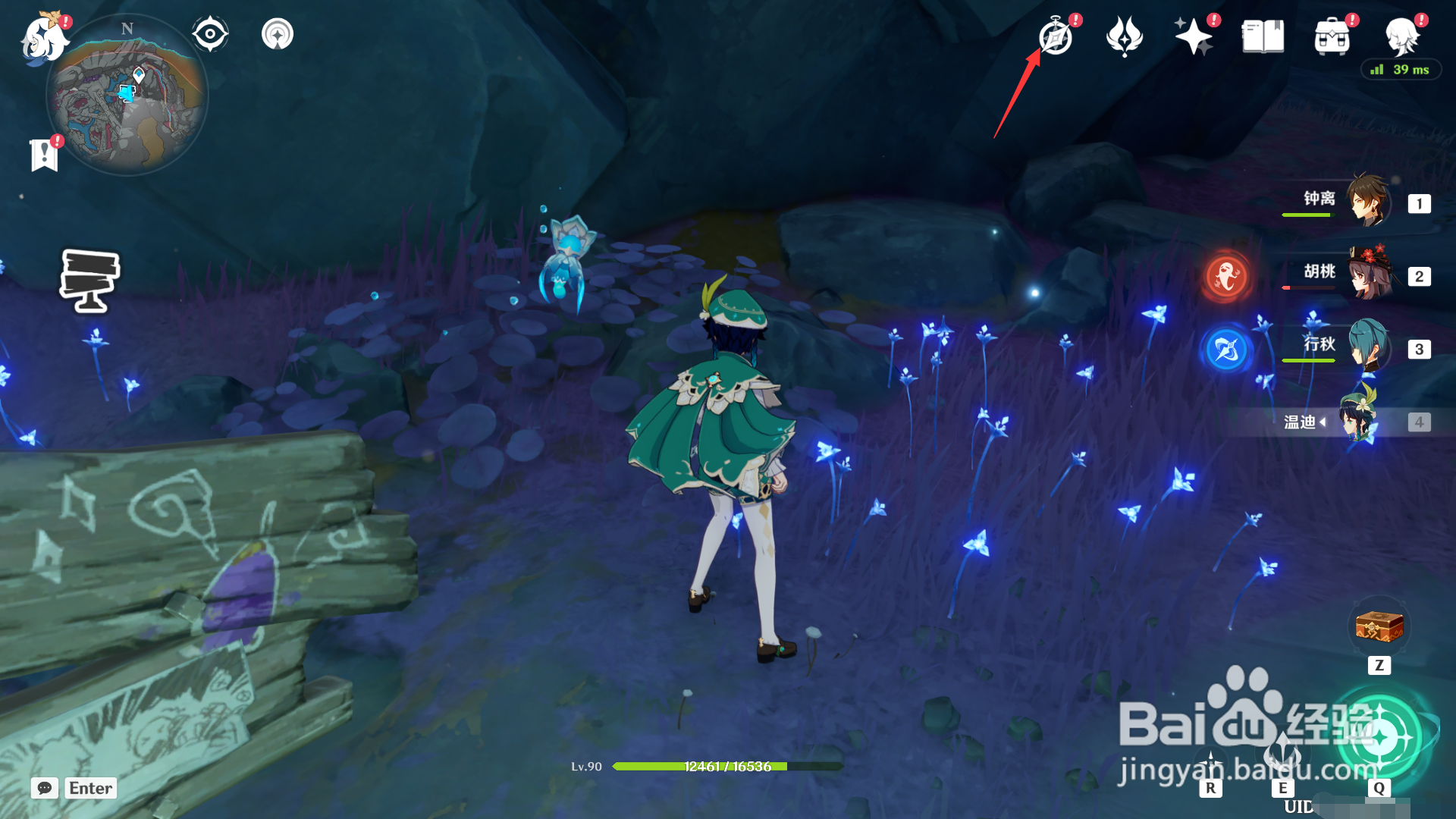Open the character screen icon
1456x819 pixels.
pos(1402,36)
